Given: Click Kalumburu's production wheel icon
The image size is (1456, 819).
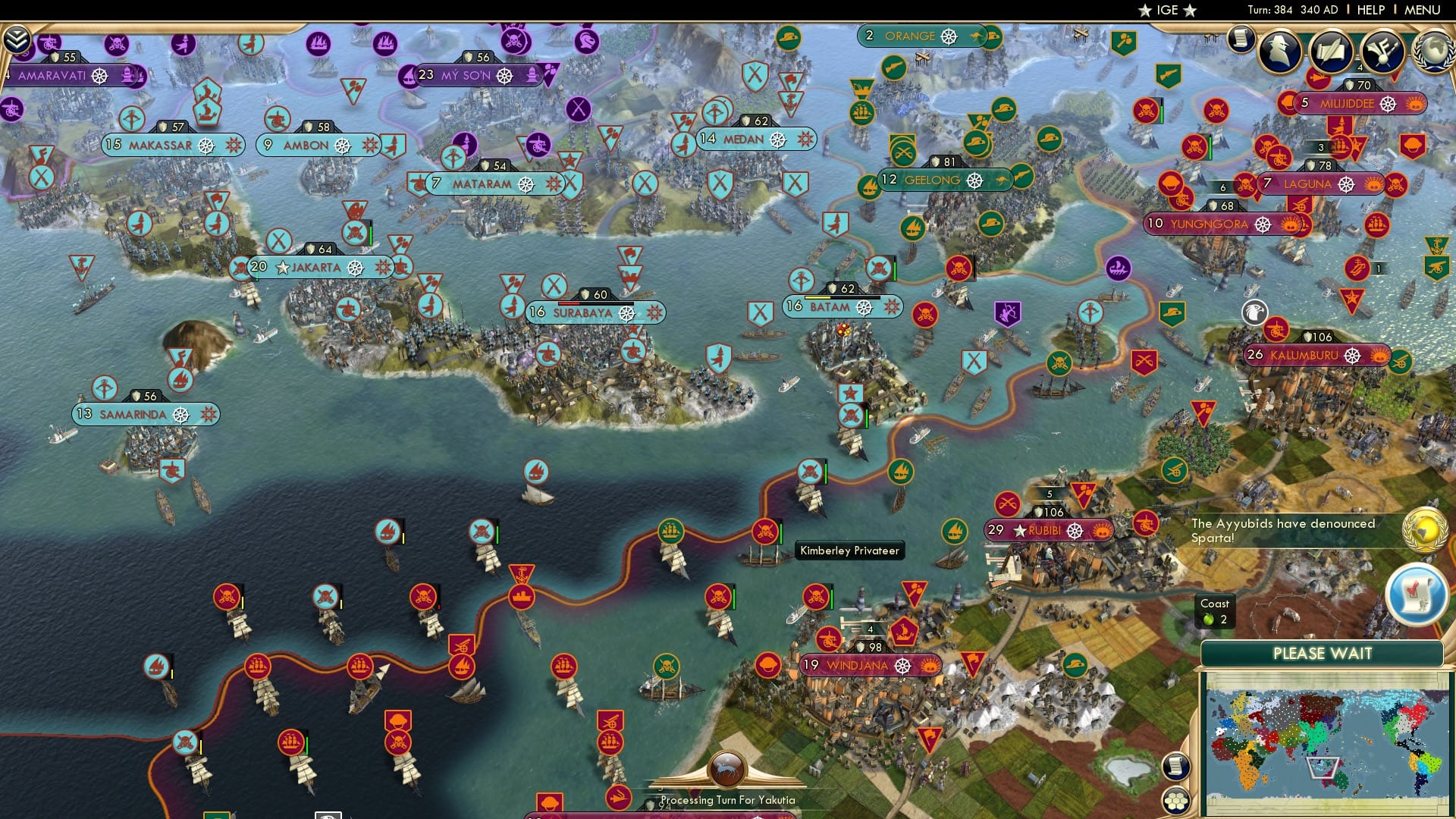Looking at the screenshot, I should [1352, 355].
